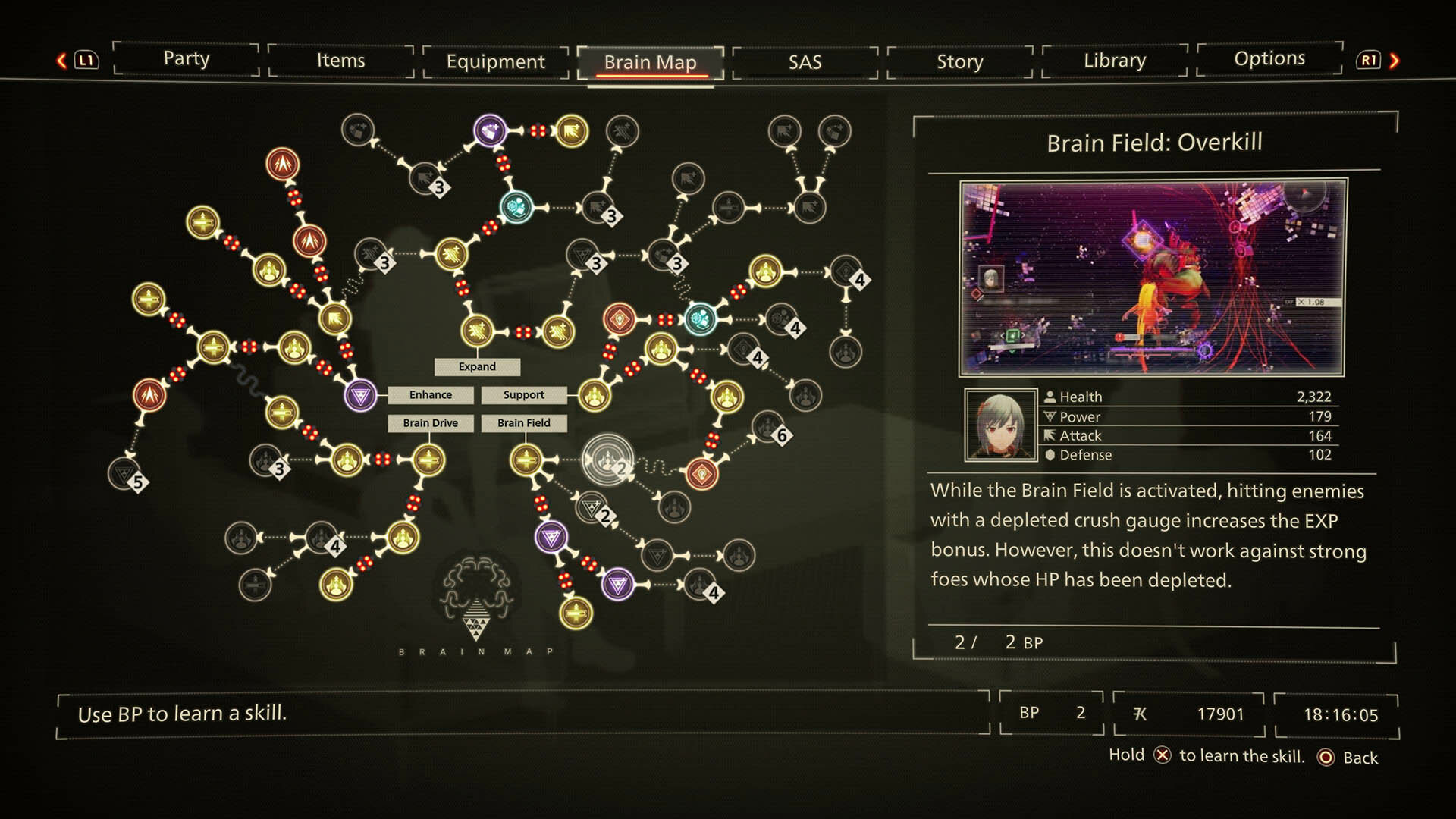Image resolution: width=1456 pixels, height=819 pixels.
Task: Click the Brain Map tab
Action: tap(650, 62)
